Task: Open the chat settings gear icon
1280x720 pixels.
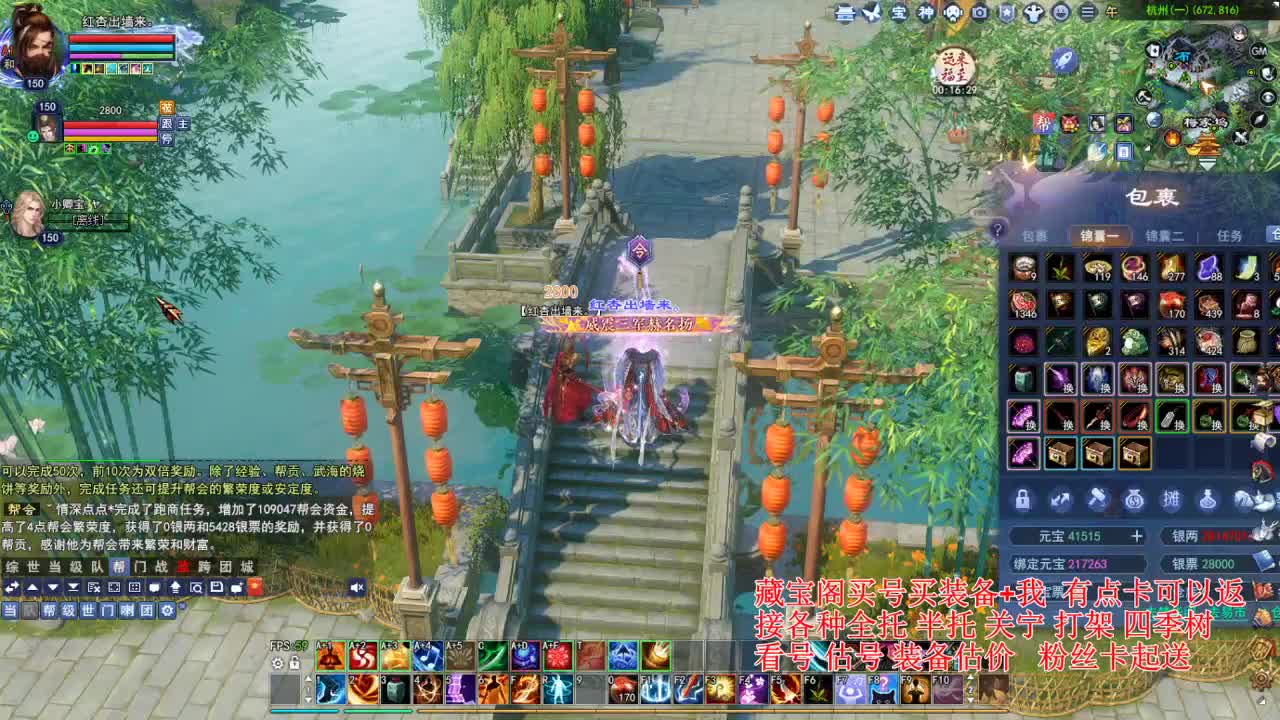Action: (x=167, y=610)
